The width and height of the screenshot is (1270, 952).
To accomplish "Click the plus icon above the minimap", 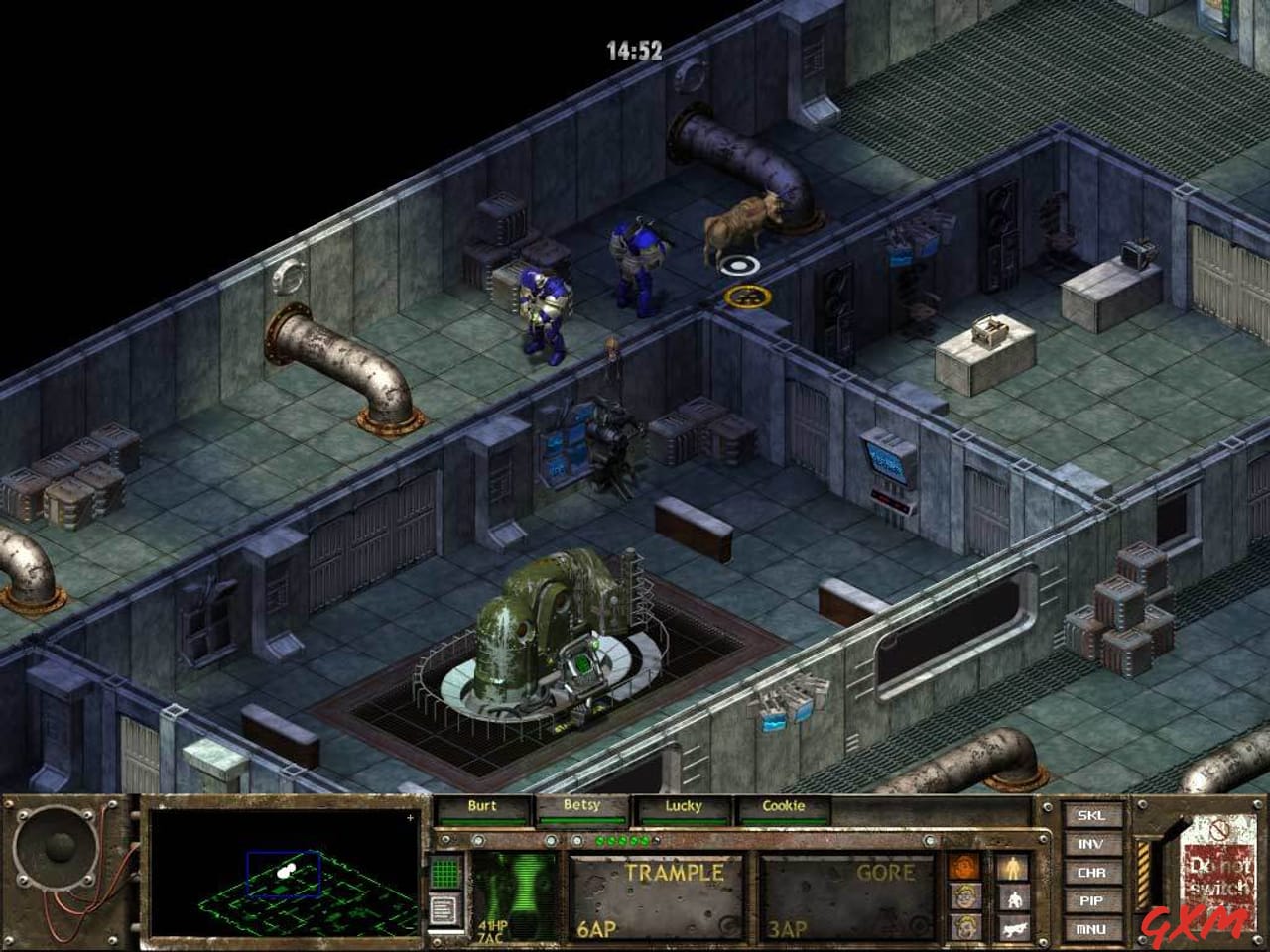I will click(x=409, y=819).
